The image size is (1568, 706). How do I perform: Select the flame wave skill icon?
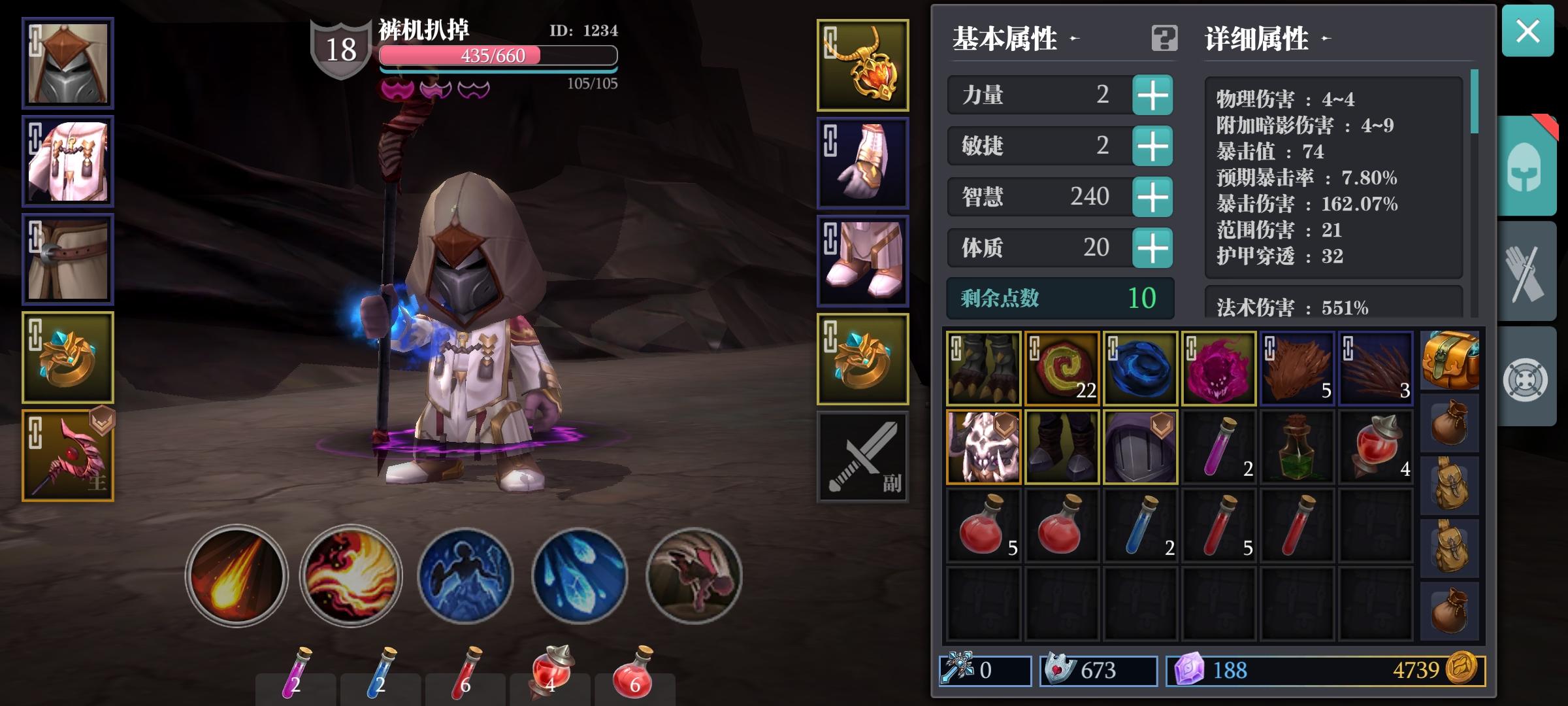[350, 575]
